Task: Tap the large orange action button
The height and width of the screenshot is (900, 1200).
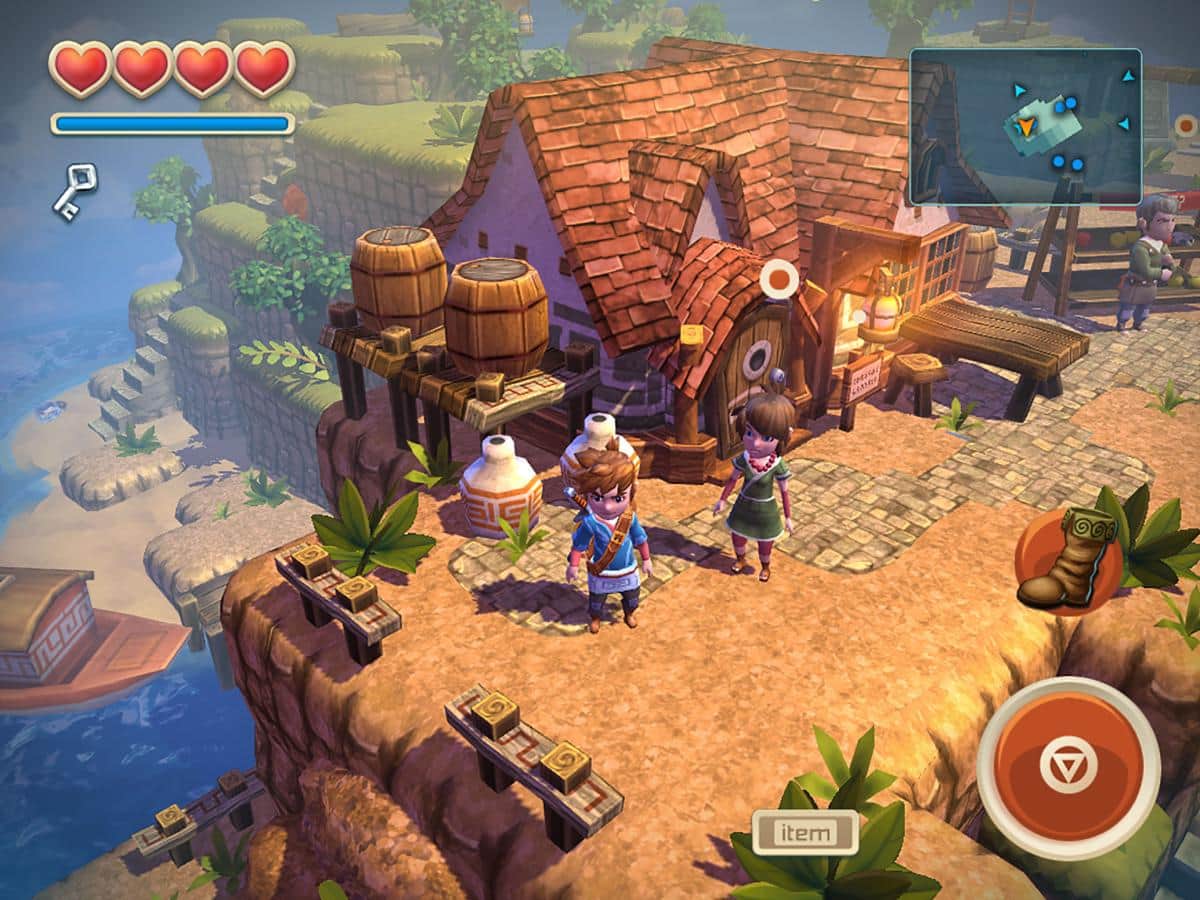Action: (x=1068, y=767)
